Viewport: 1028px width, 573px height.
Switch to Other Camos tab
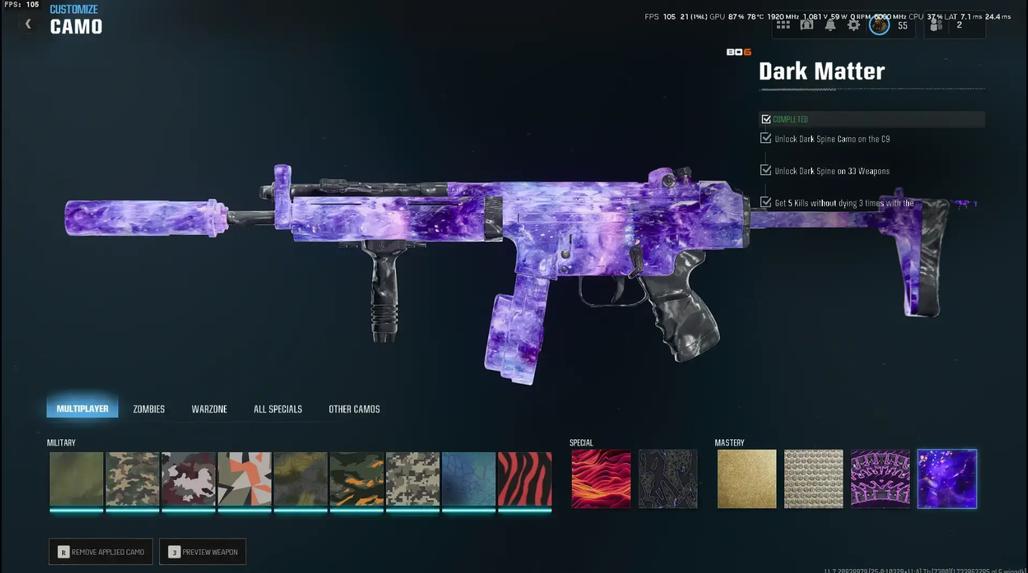(354, 409)
